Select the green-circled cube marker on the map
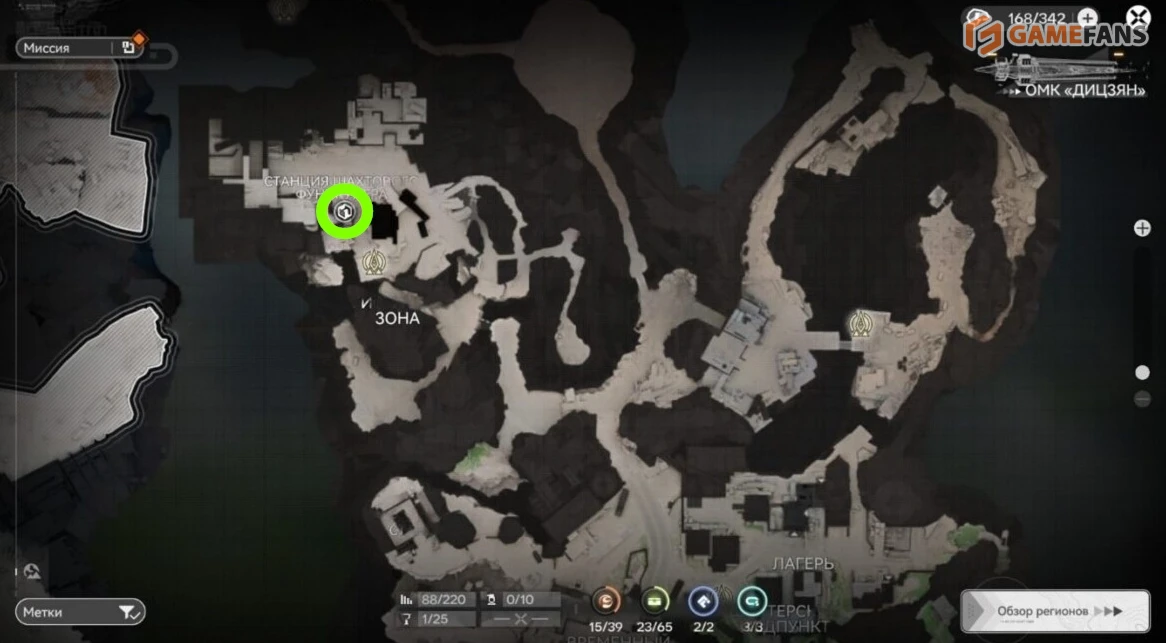 pos(344,211)
